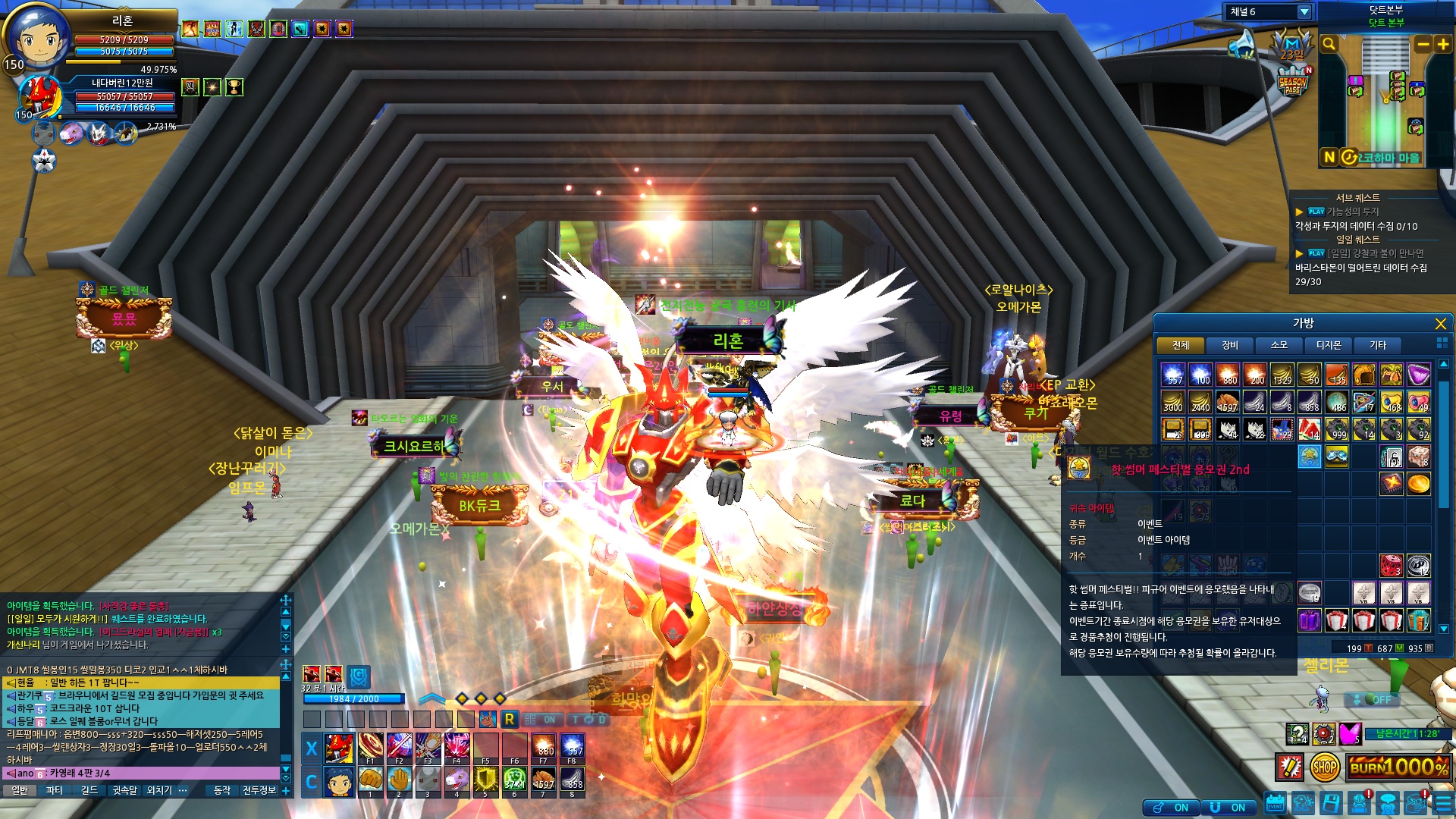Image resolution: width=1456 pixels, height=819 pixels.
Task: Close the 가방 inventory window
Action: 1440,324
